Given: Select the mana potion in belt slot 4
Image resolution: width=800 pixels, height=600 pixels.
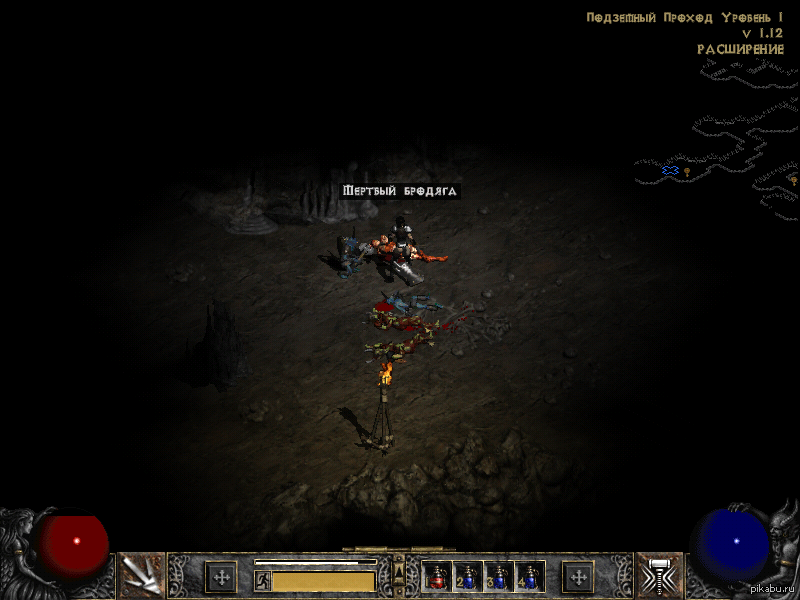Looking at the screenshot, I should [x=529, y=577].
